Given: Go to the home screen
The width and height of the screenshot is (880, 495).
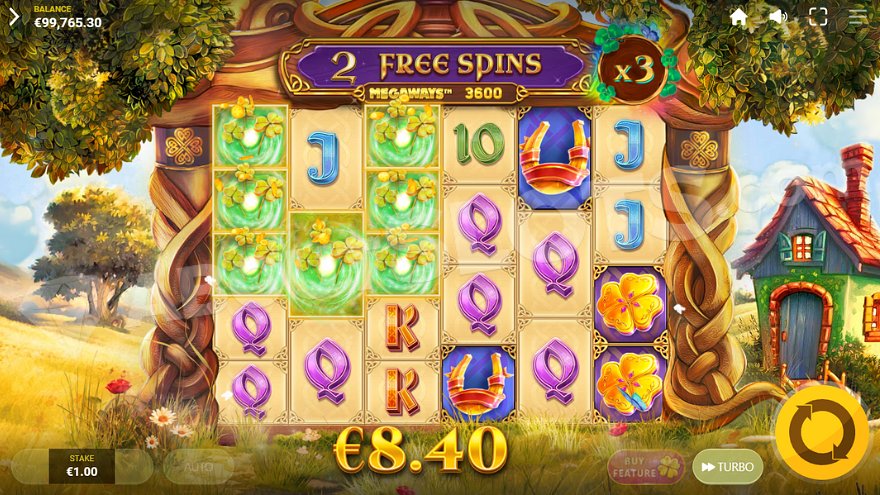Looking at the screenshot, I should tap(739, 17).
